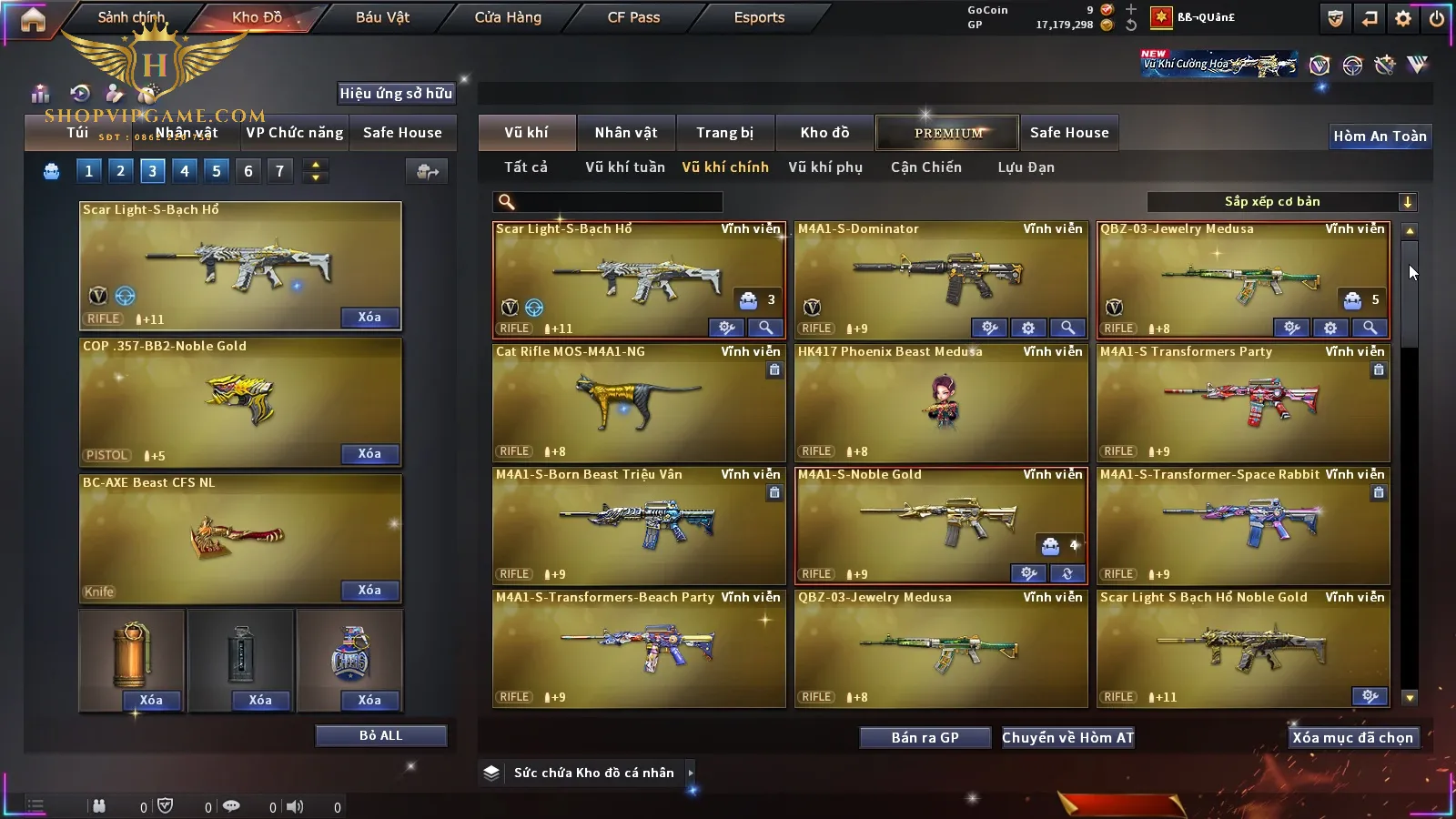Remove the equipped COP .357-BB2-Noble Gold pistol
Viewport: 1456px width, 819px height.
(369, 454)
